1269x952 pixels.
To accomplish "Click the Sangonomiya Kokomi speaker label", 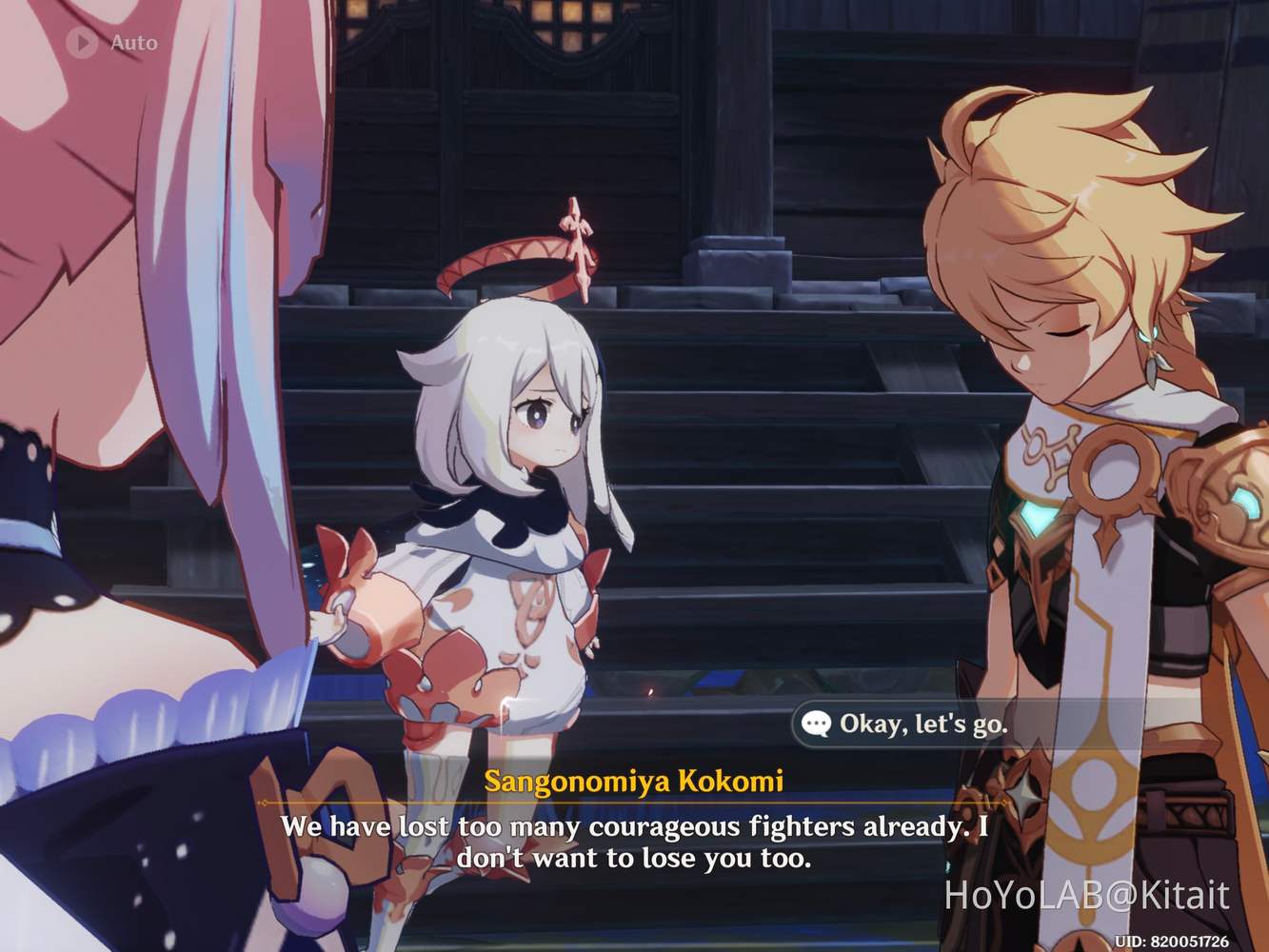I will click(x=633, y=781).
